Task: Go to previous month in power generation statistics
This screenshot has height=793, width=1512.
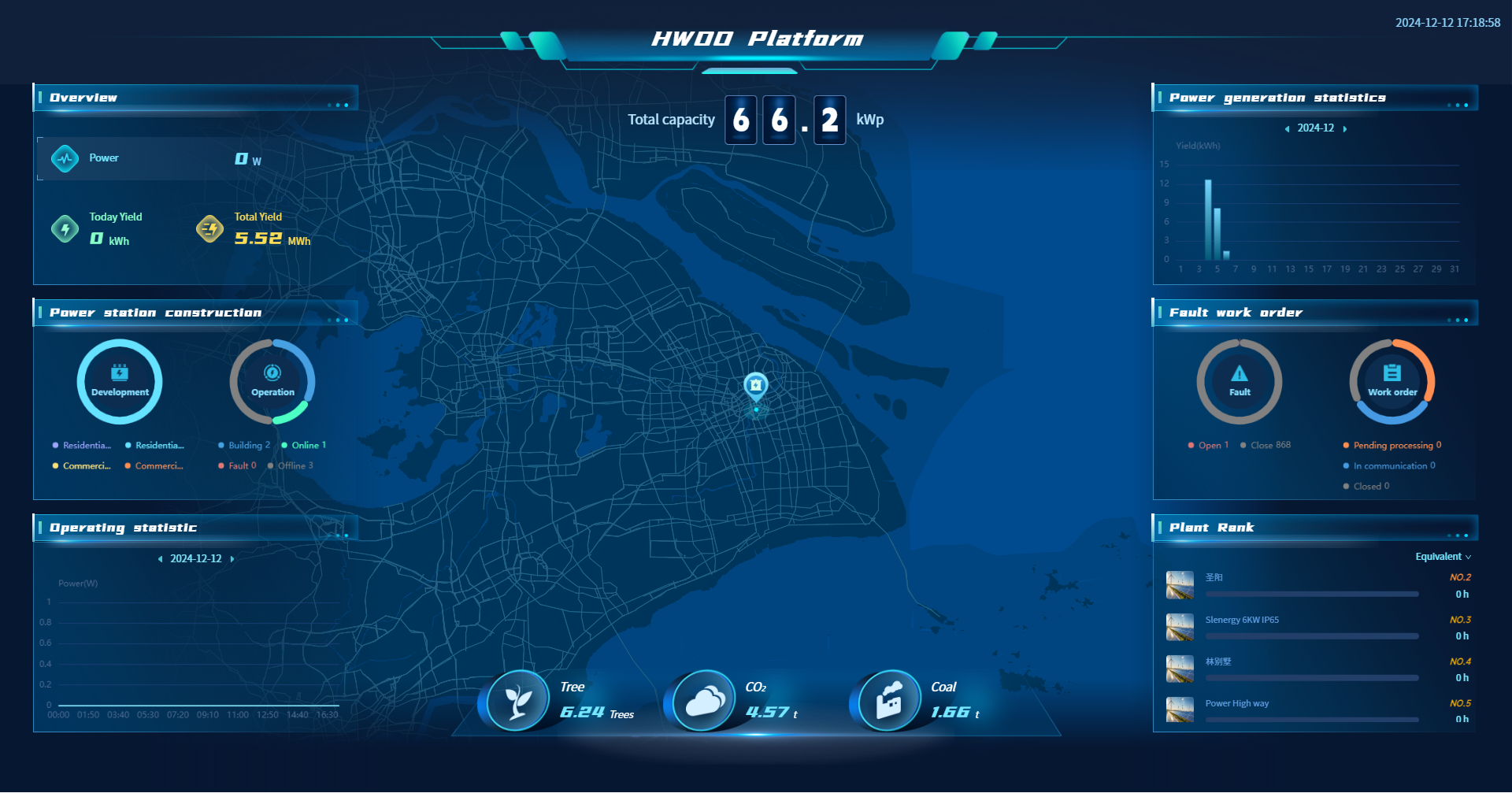Action: (1287, 128)
